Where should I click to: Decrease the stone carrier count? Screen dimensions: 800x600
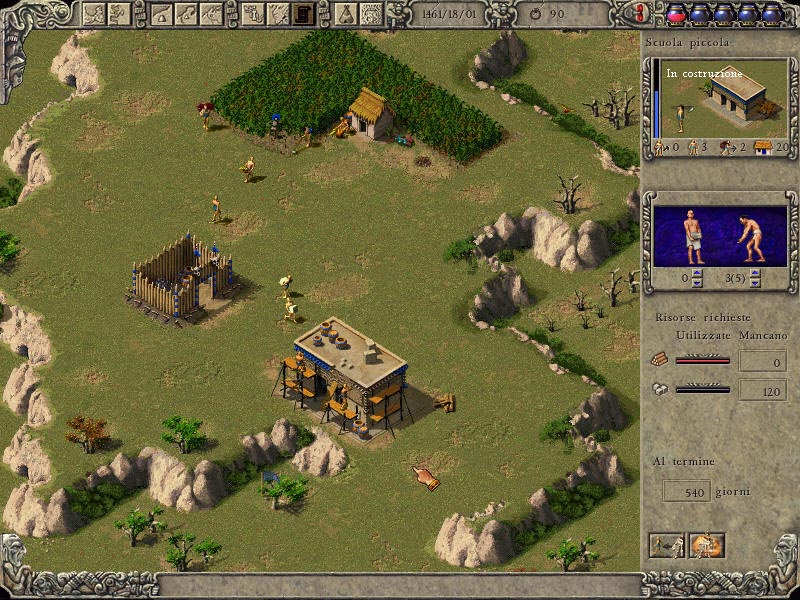[x=697, y=282]
